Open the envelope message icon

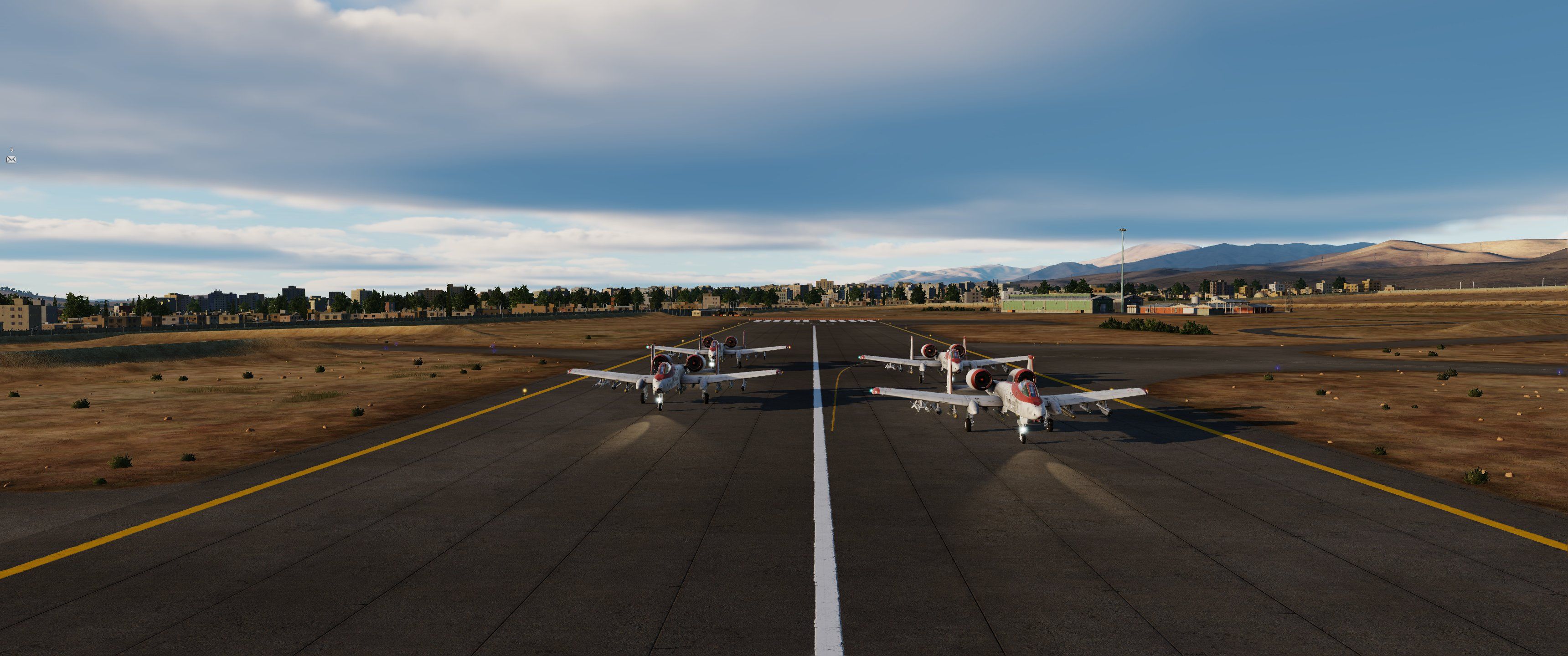(11, 159)
